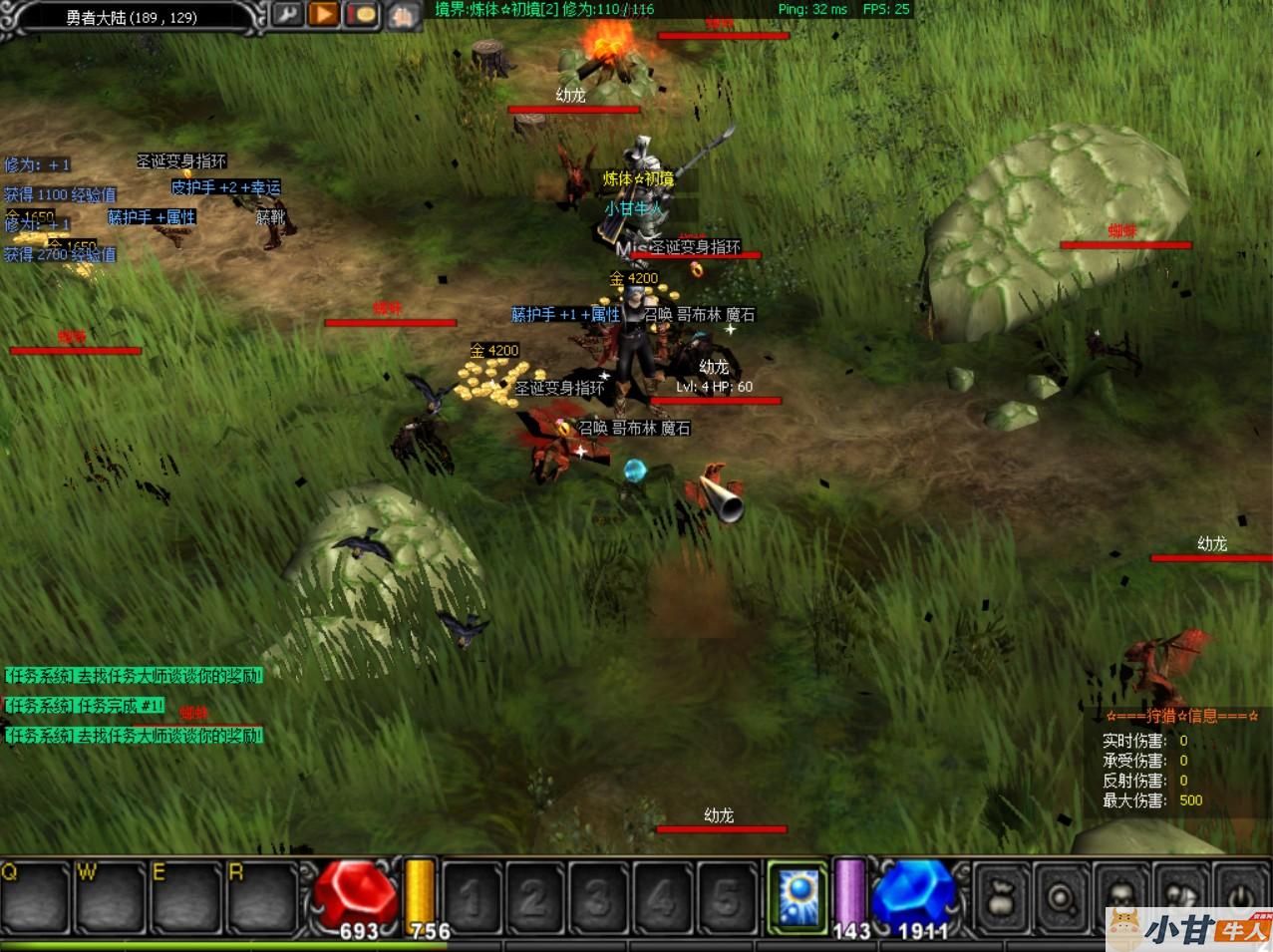Screen dimensions: 1273x952
Task: Choose the E skill slot
Action: tap(185, 897)
